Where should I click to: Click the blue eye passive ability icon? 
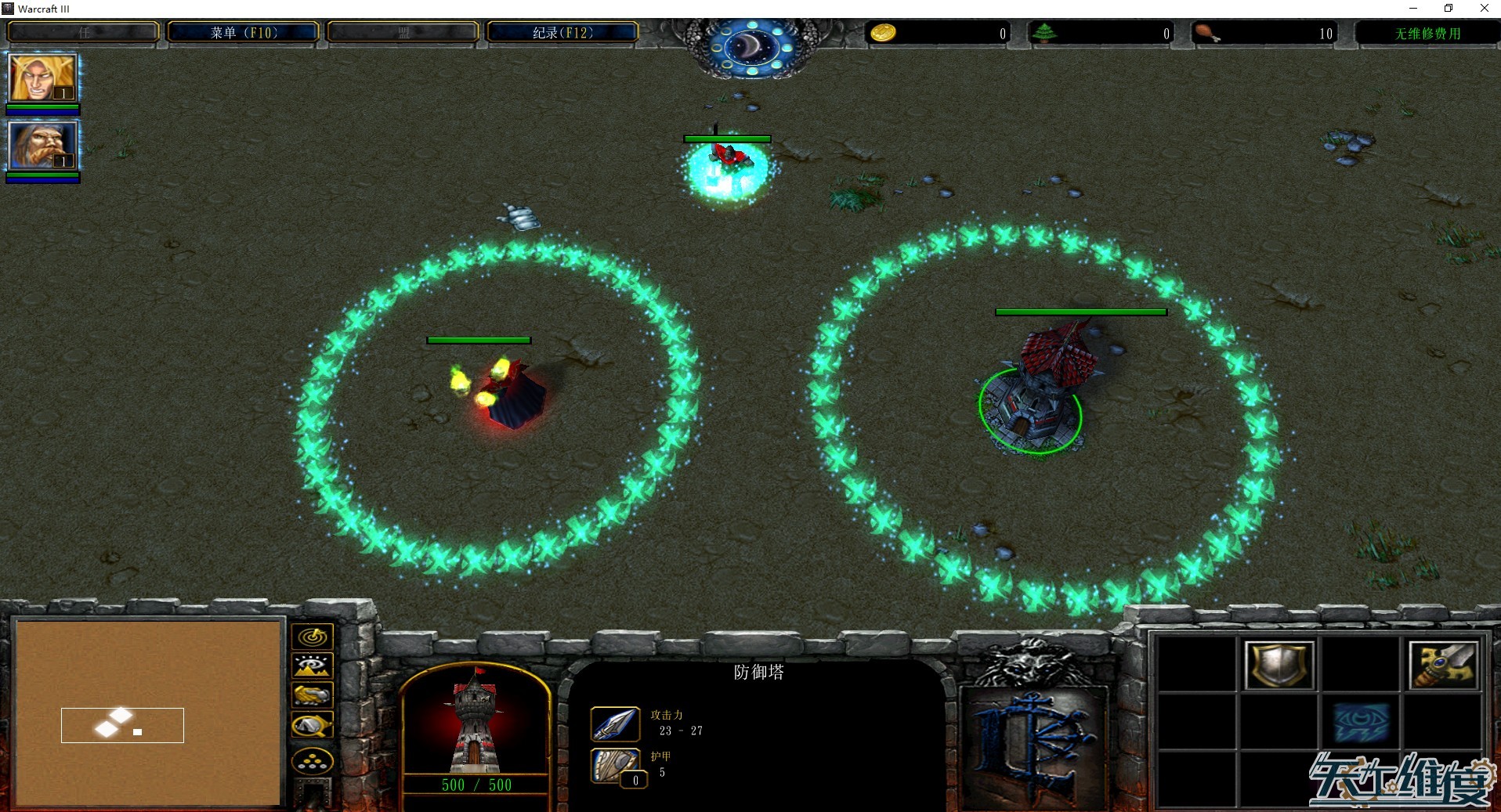click(x=1361, y=723)
